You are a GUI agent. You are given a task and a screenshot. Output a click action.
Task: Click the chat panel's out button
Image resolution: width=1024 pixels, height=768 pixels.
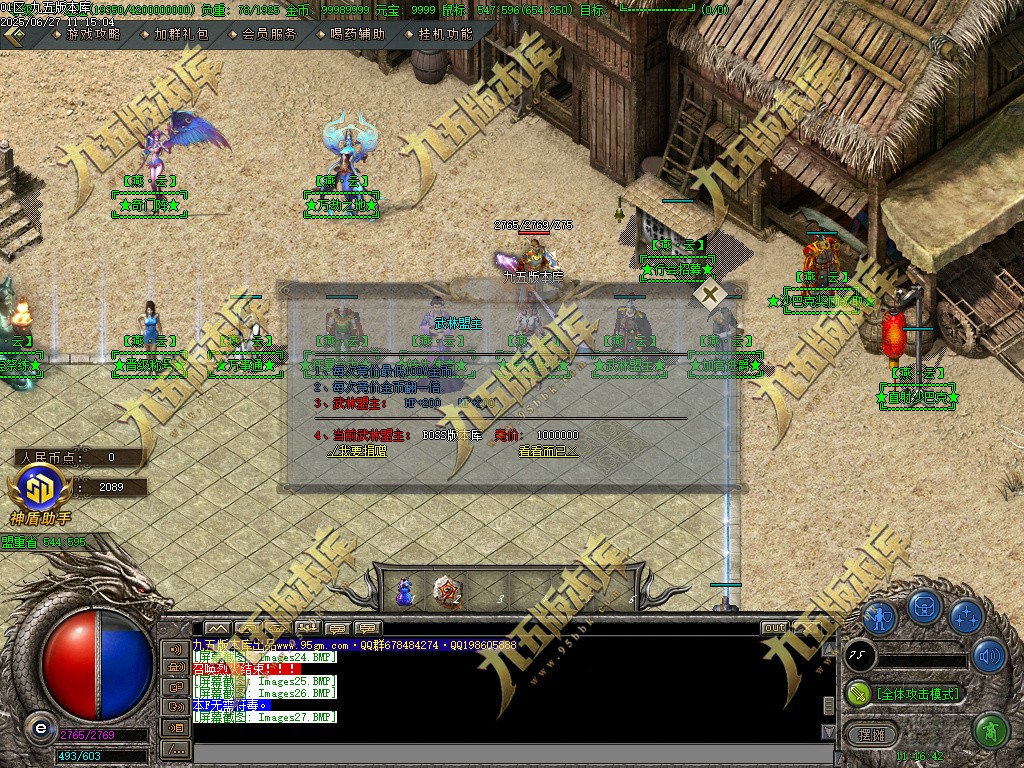pos(774,628)
